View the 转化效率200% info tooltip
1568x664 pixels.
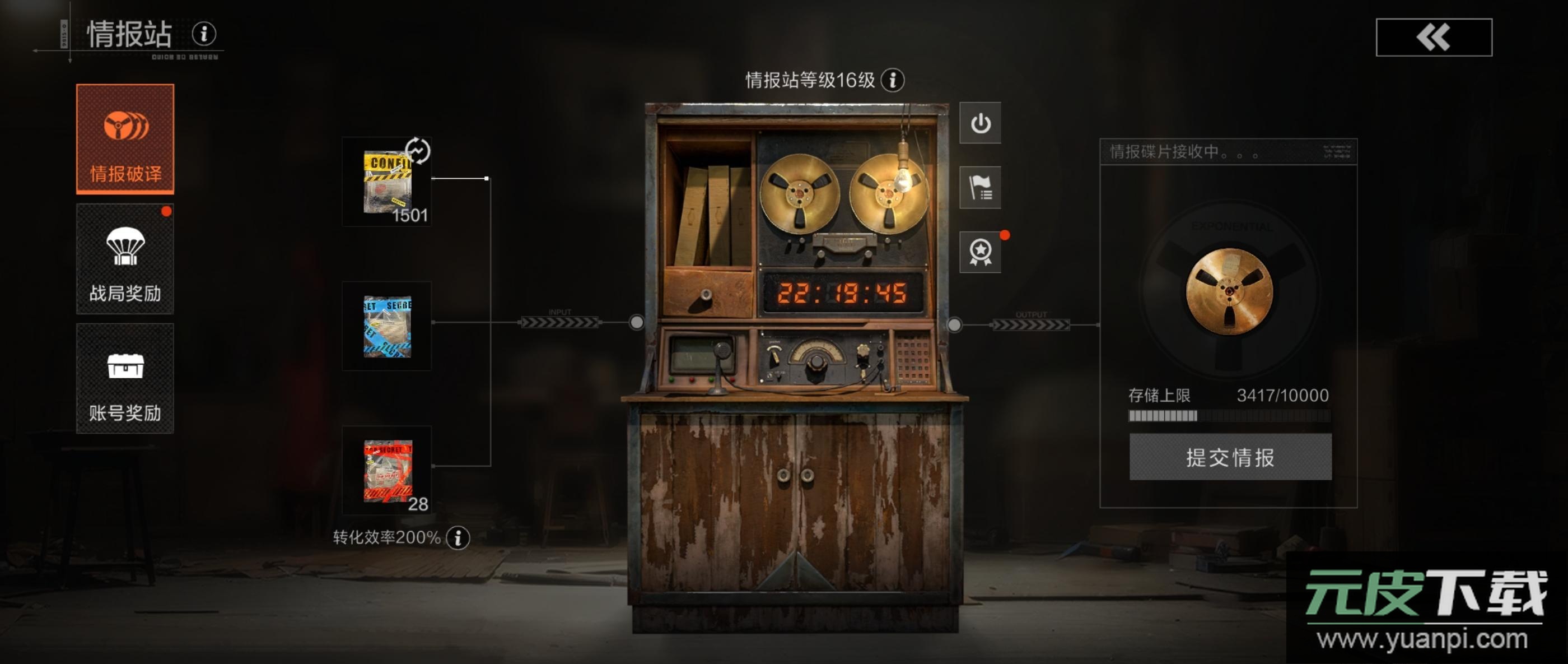[x=458, y=537]
